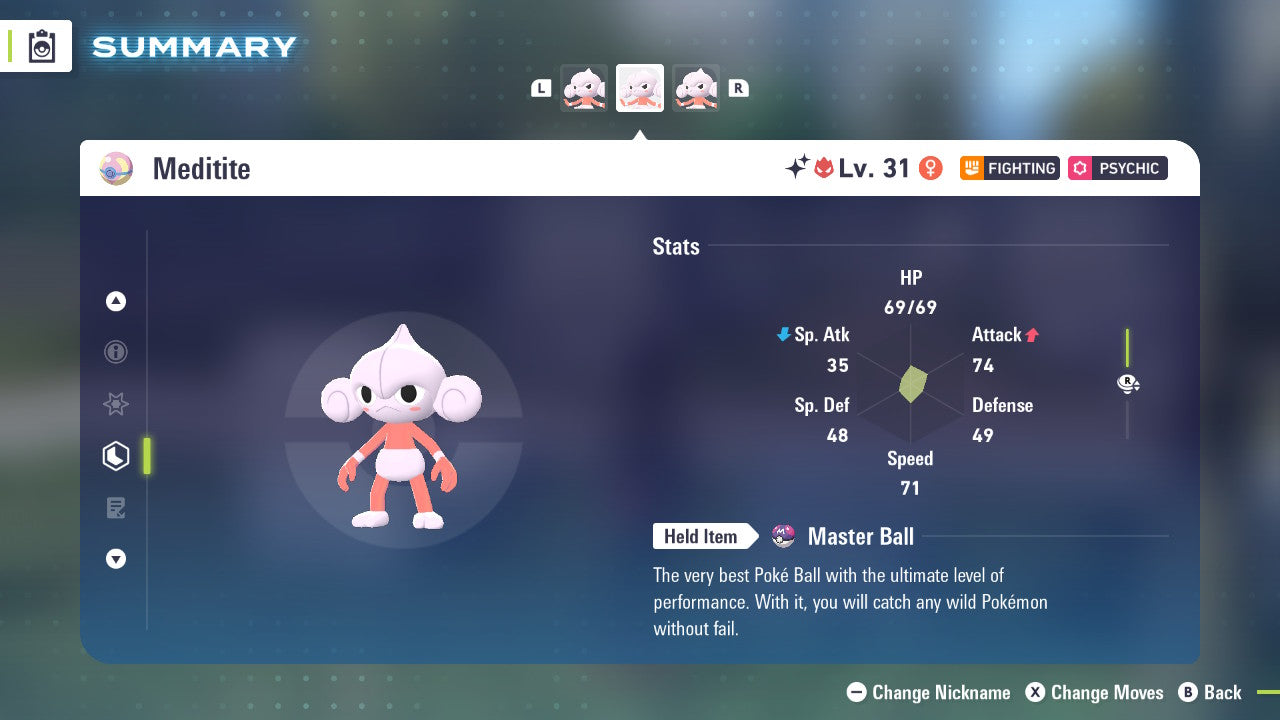Open the stats hexagon icon in sidebar
Image resolution: width=1280 pixels, height=720 pixels.
coord(116,456)
